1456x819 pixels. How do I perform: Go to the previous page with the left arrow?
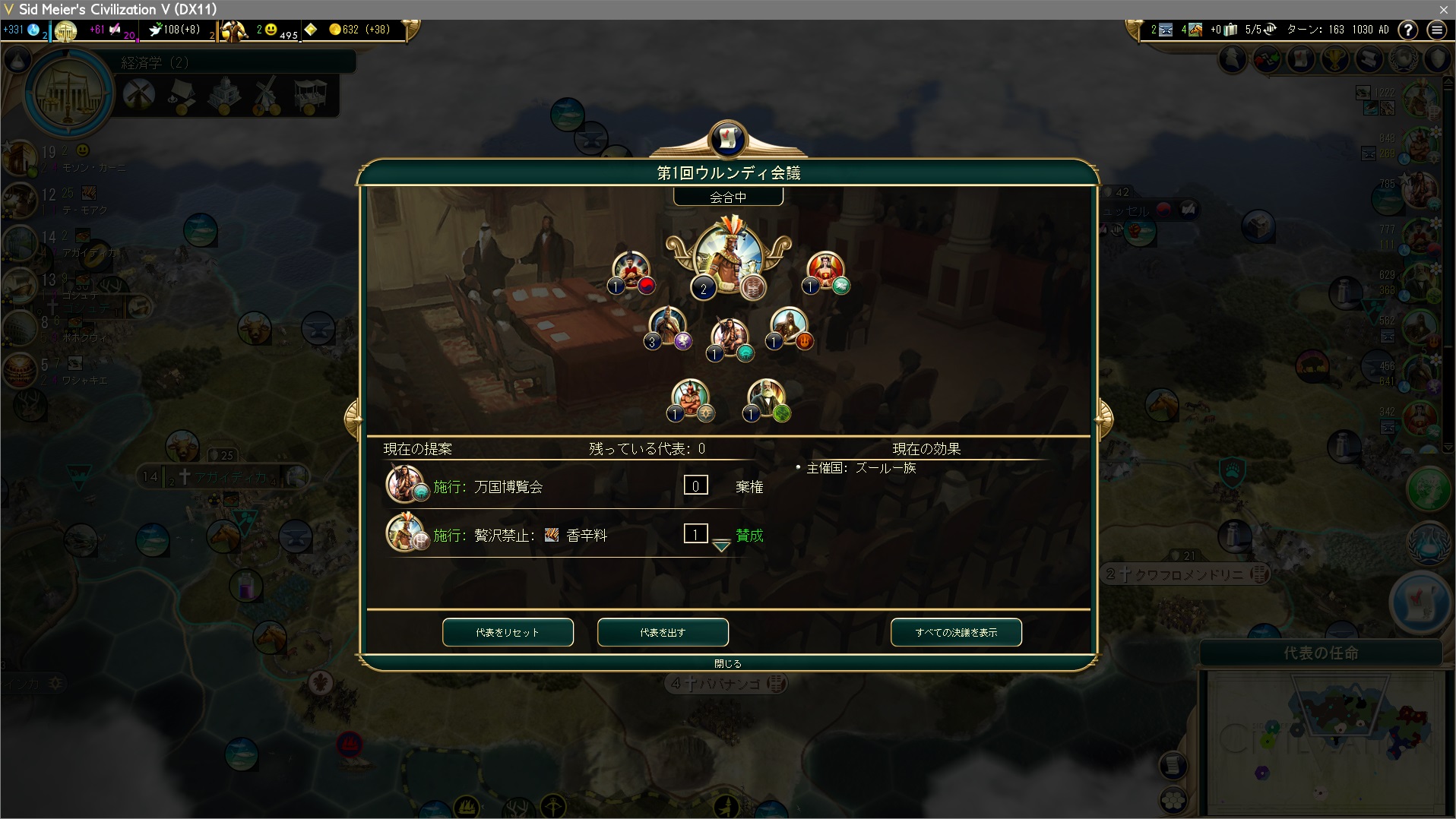coord(353,419)
